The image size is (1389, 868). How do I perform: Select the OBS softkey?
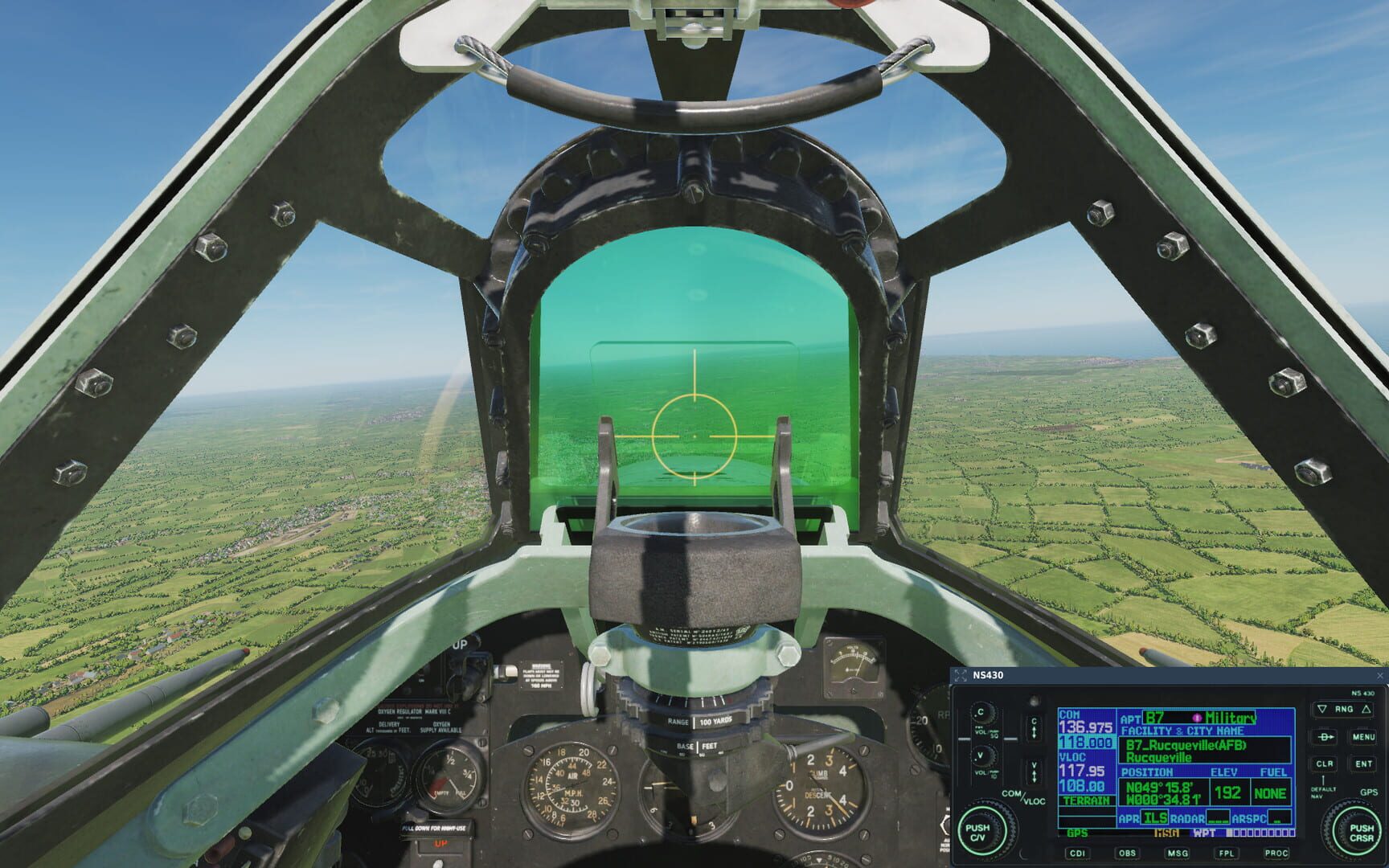(1127, 854)
